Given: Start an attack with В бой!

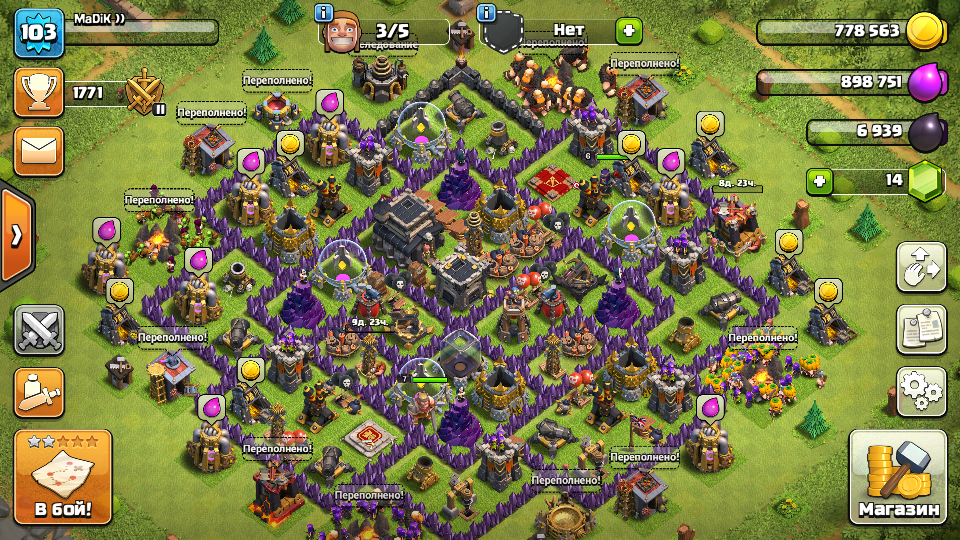Looking at the screenshot, I should coord(55,478).
